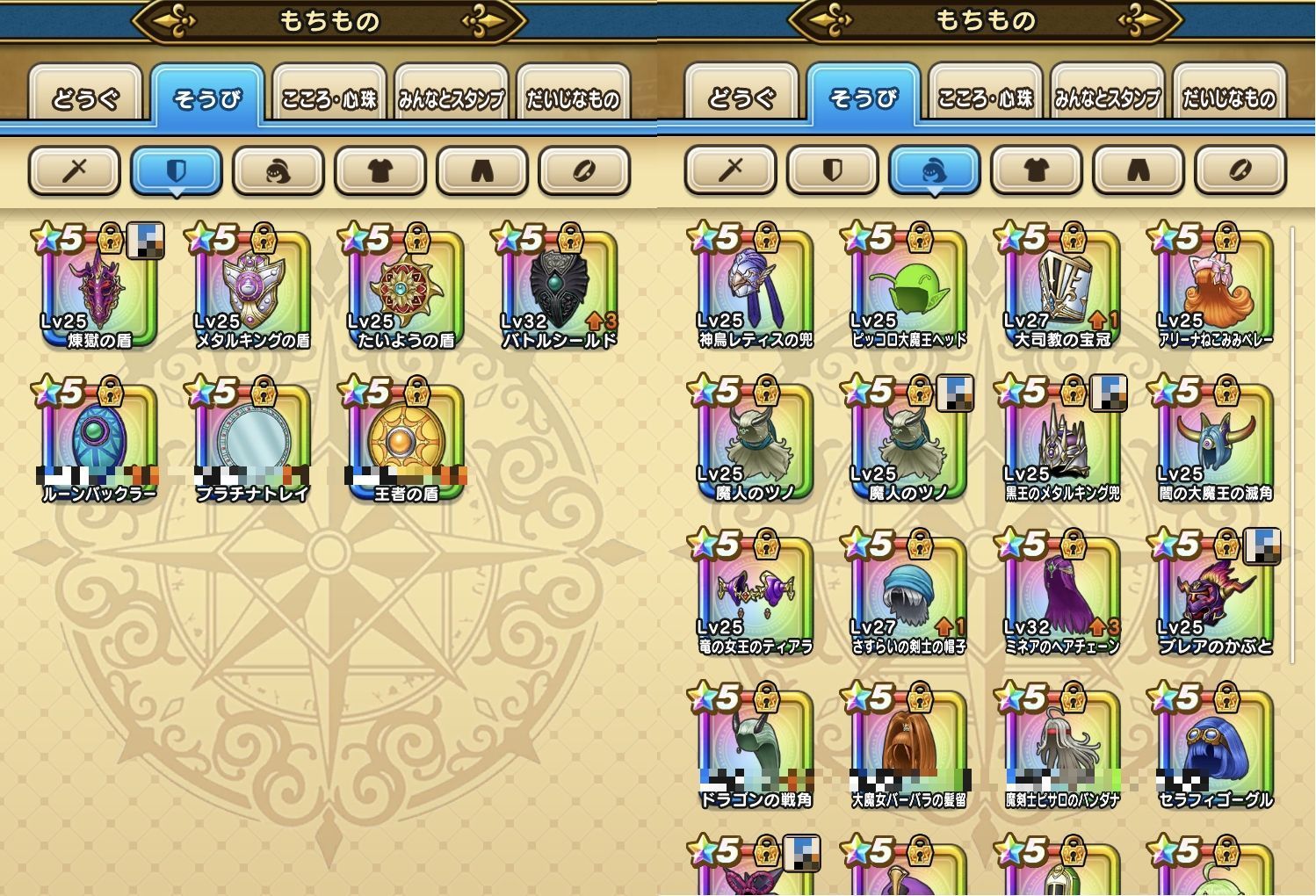Screen dimensions: 1316x896
Task: Pick the blue セラフィゴーグル item
Action: 1215,749
